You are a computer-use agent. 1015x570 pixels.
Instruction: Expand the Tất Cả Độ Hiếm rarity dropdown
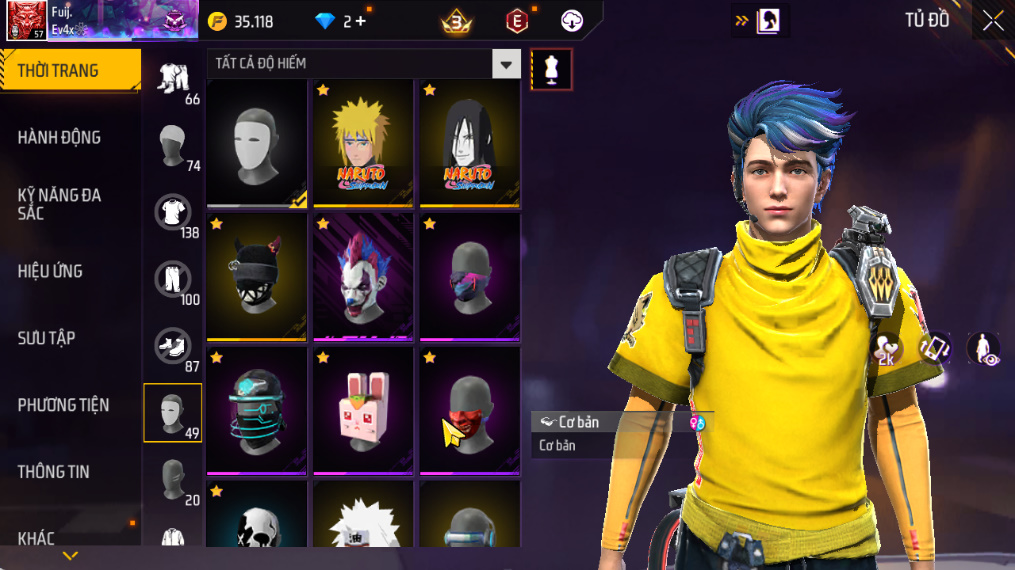click(506, 64)
